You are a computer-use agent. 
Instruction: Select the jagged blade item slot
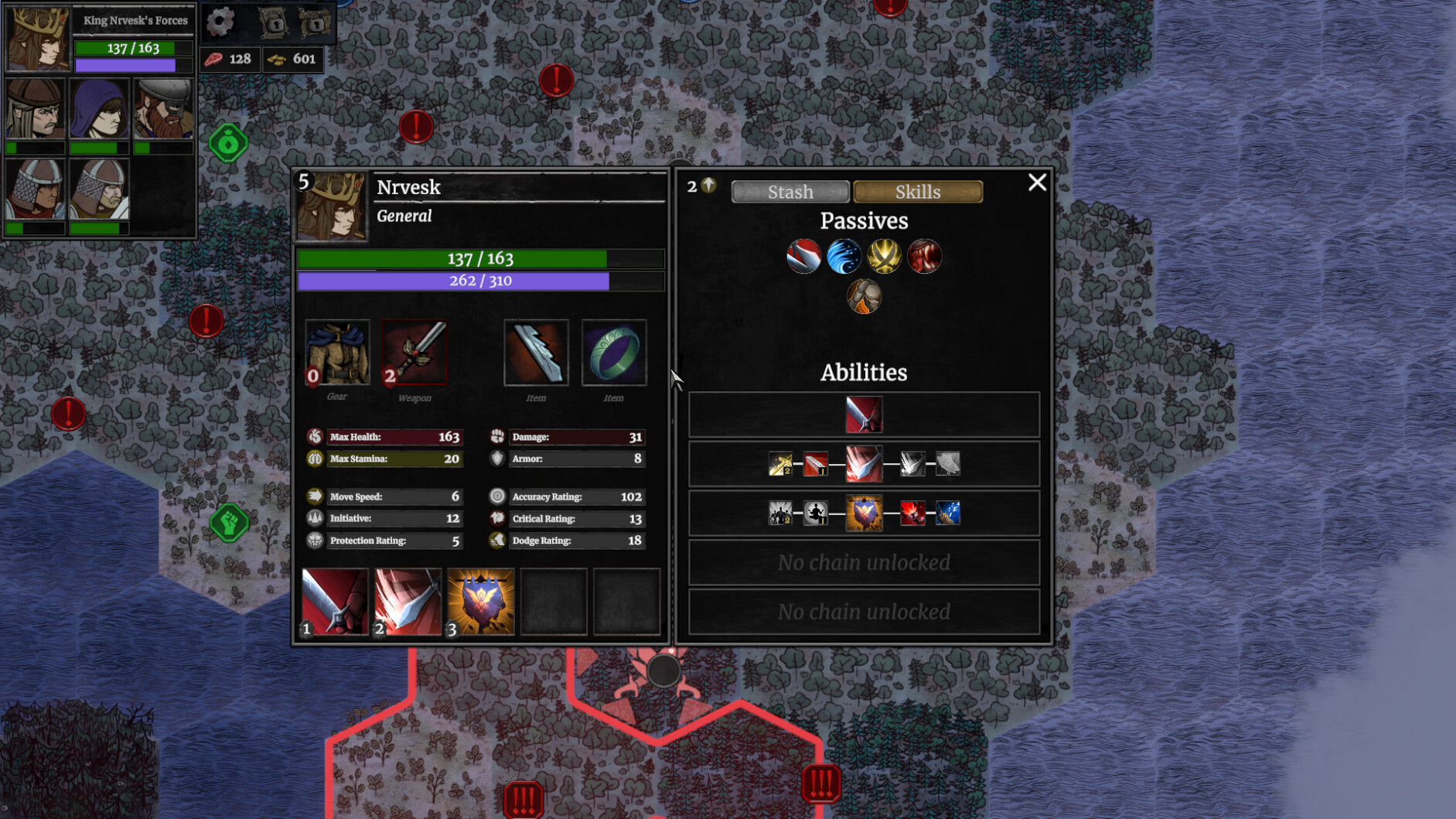coord(536,353)
